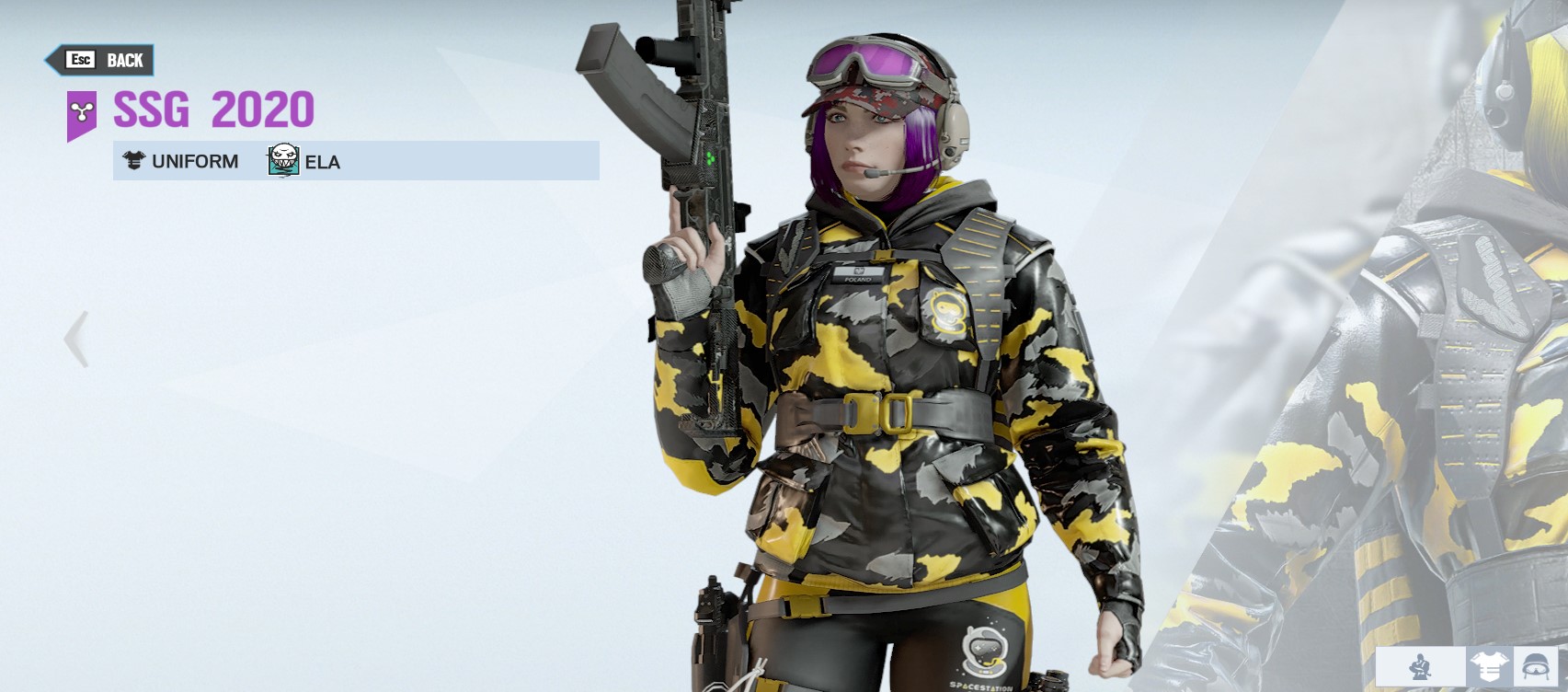Click the operator full-body view icon
The width and height of the screenshot is (1568, 692).
(1420, 667)
